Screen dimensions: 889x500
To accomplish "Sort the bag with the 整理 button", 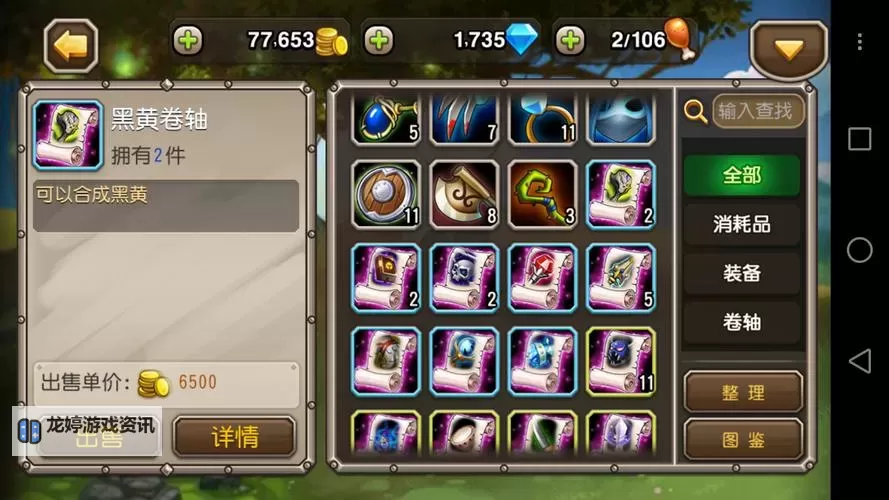I will point(743,392).
